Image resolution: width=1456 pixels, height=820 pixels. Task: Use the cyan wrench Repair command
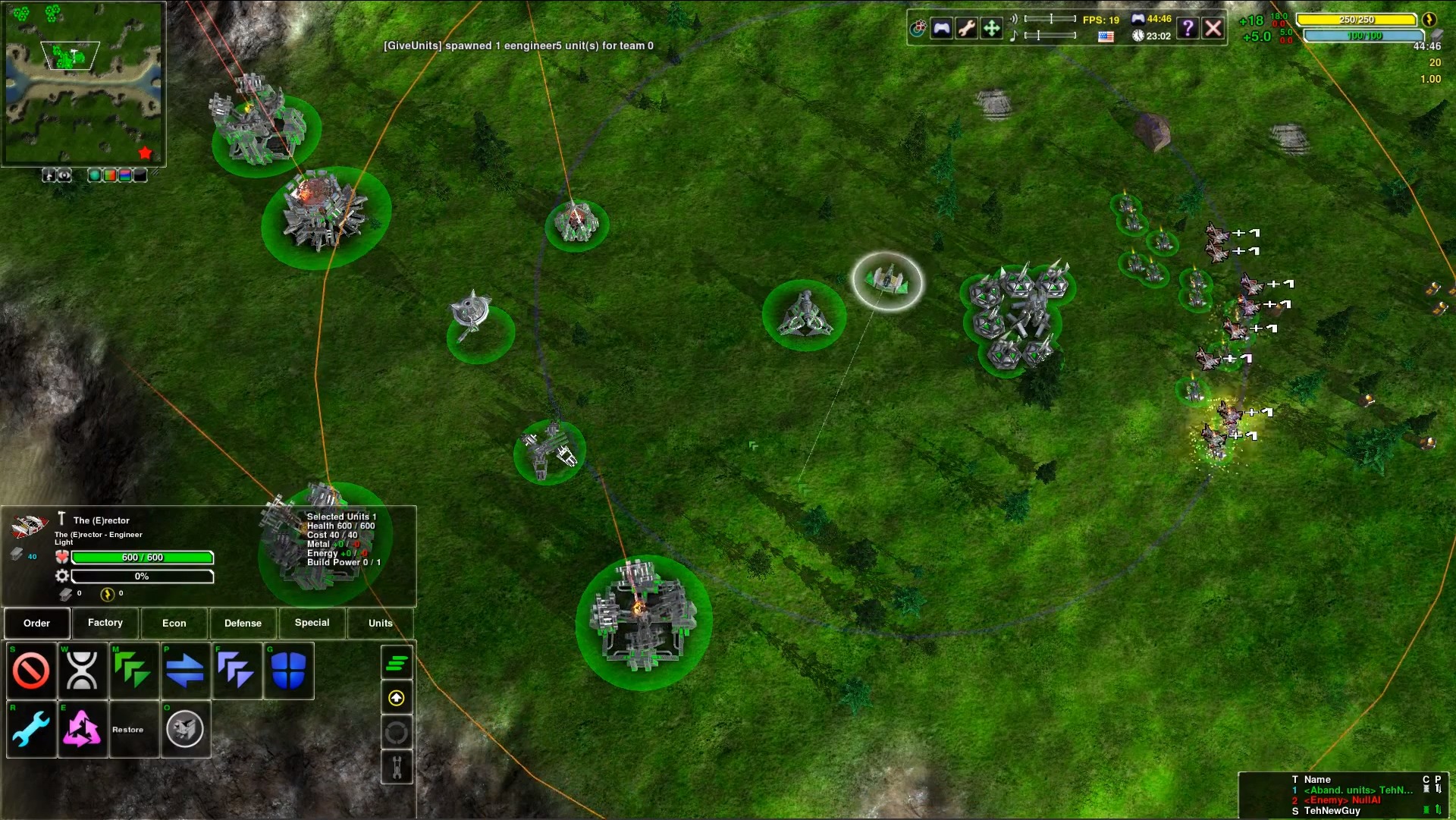(31, 730)
